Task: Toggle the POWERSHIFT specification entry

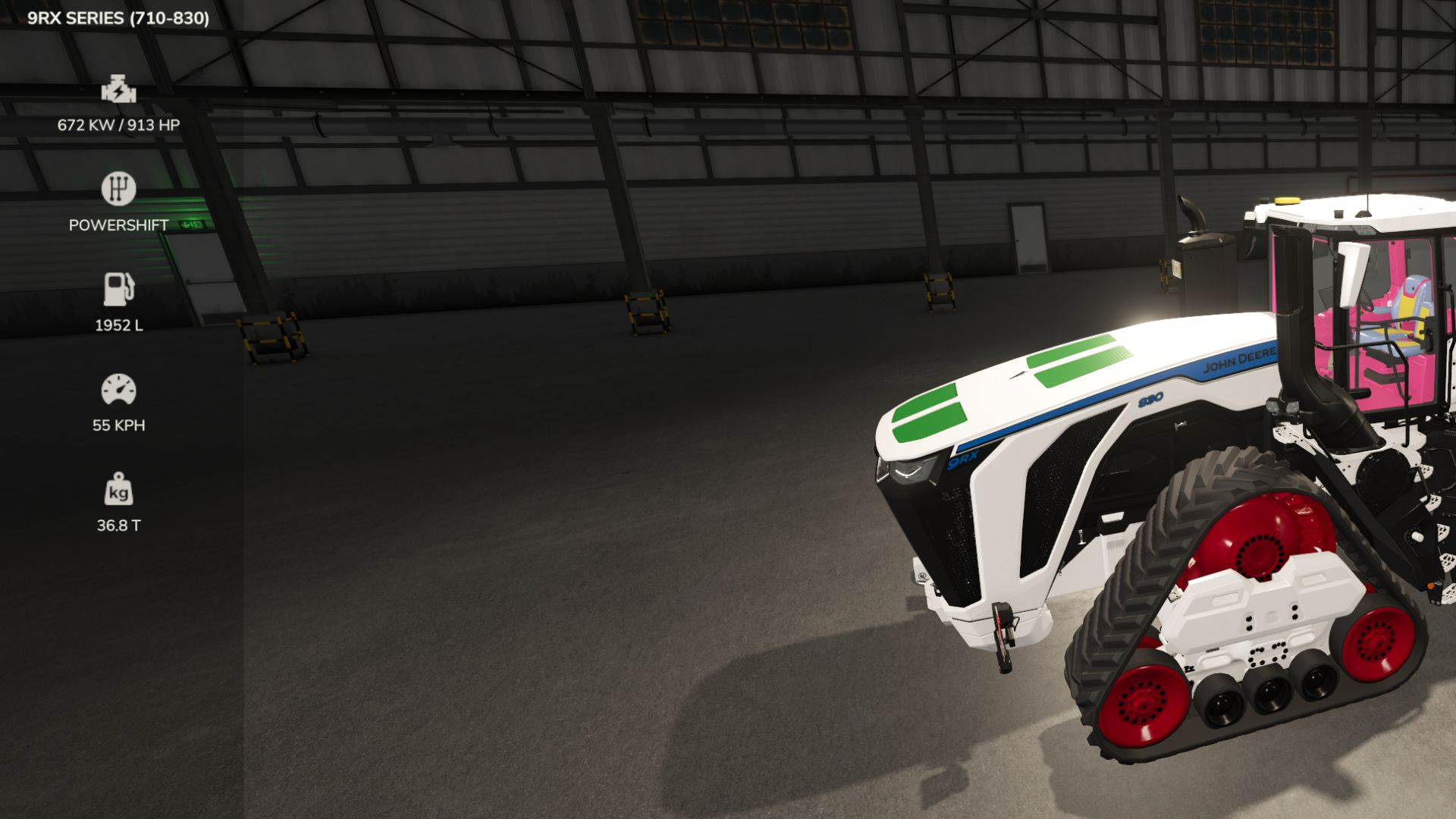Action: tap(118, 224)
